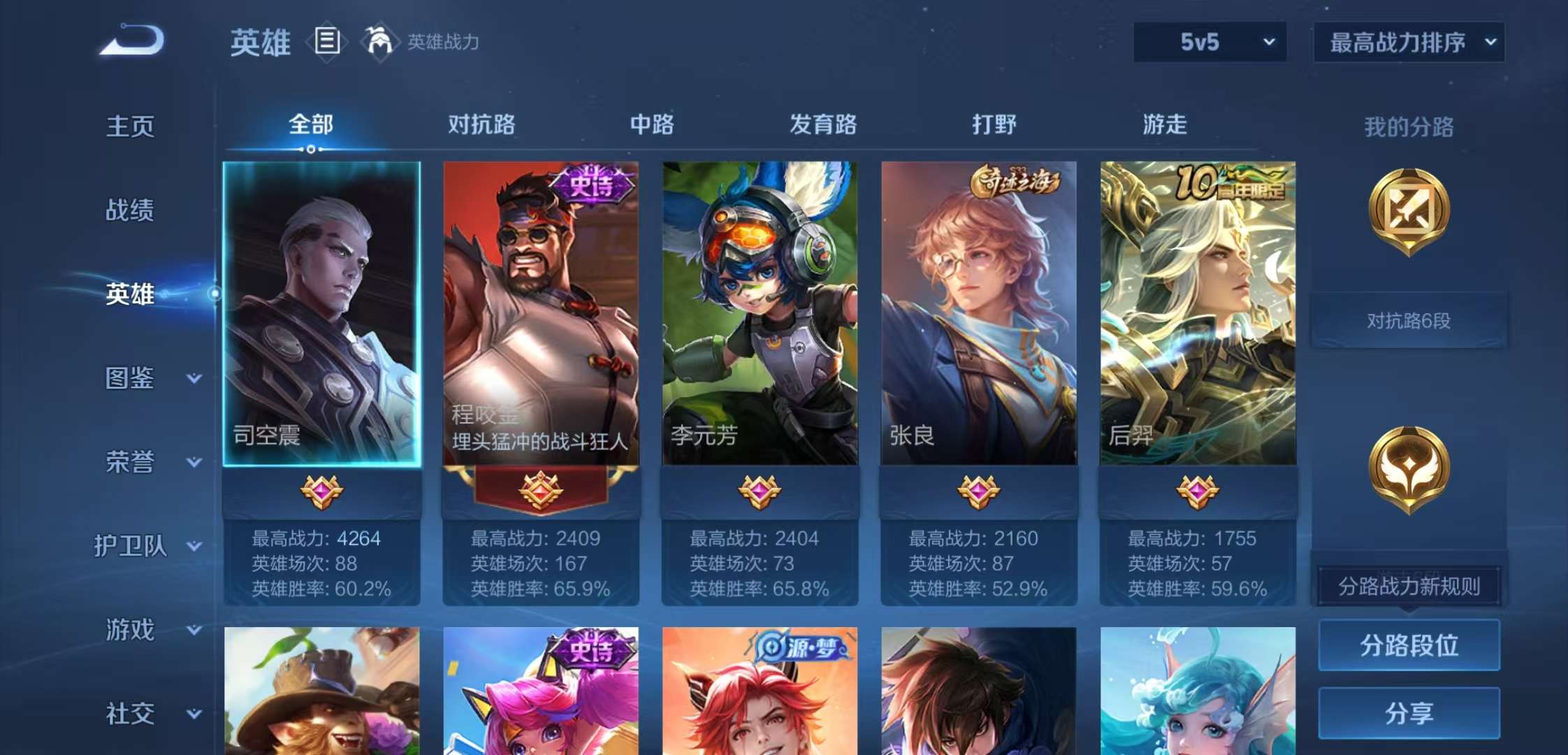This screenshot has height=755, width=1568.
Task: Open the hero list document icon beside 英雄
Action: click(x=326, y=41)
